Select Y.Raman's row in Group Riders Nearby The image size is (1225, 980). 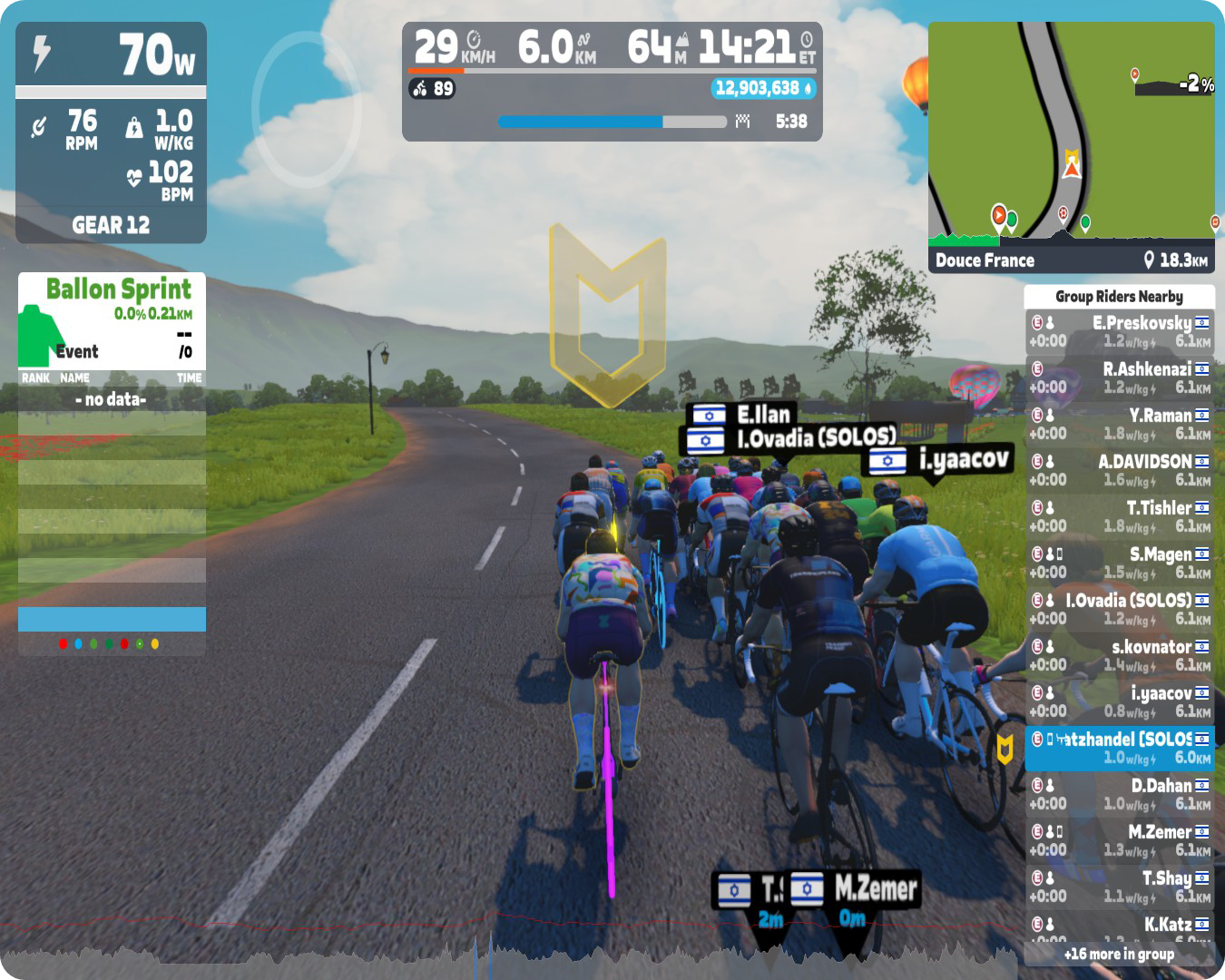[x=1119, y=425]
